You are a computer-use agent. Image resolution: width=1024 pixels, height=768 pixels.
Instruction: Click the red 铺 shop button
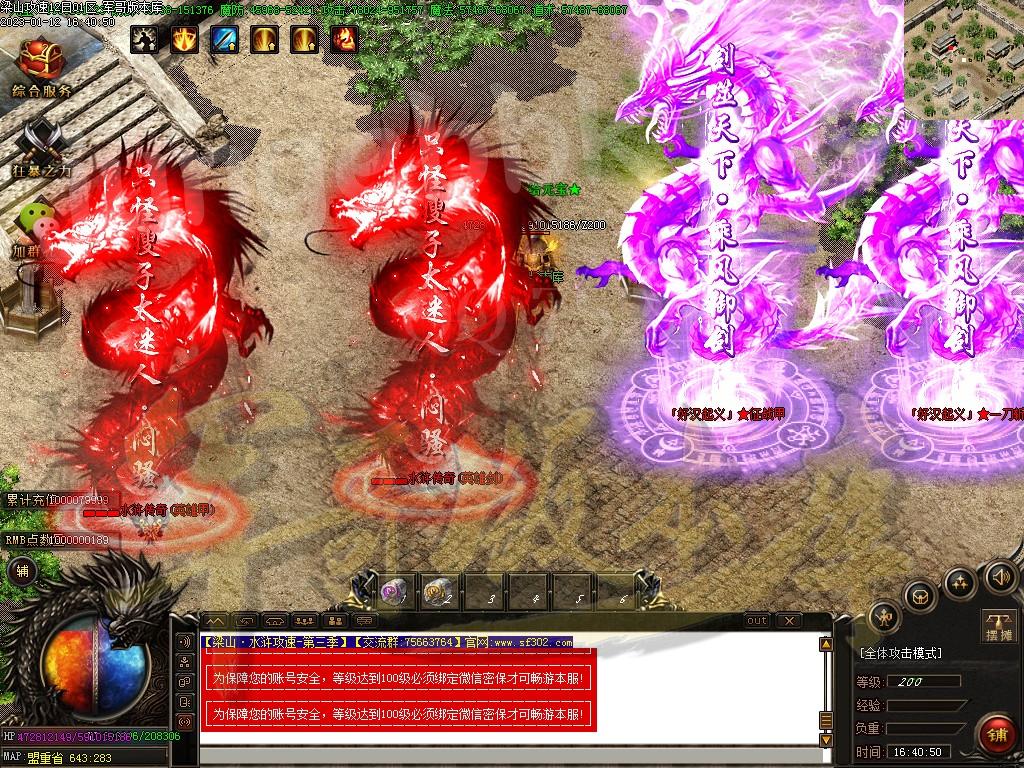[x=995, y=734]
